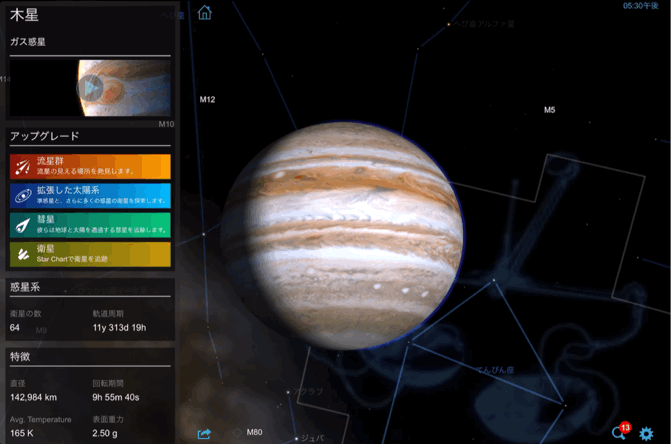Select the 拡張した太陽系 upgrade banner

[90, 195]
